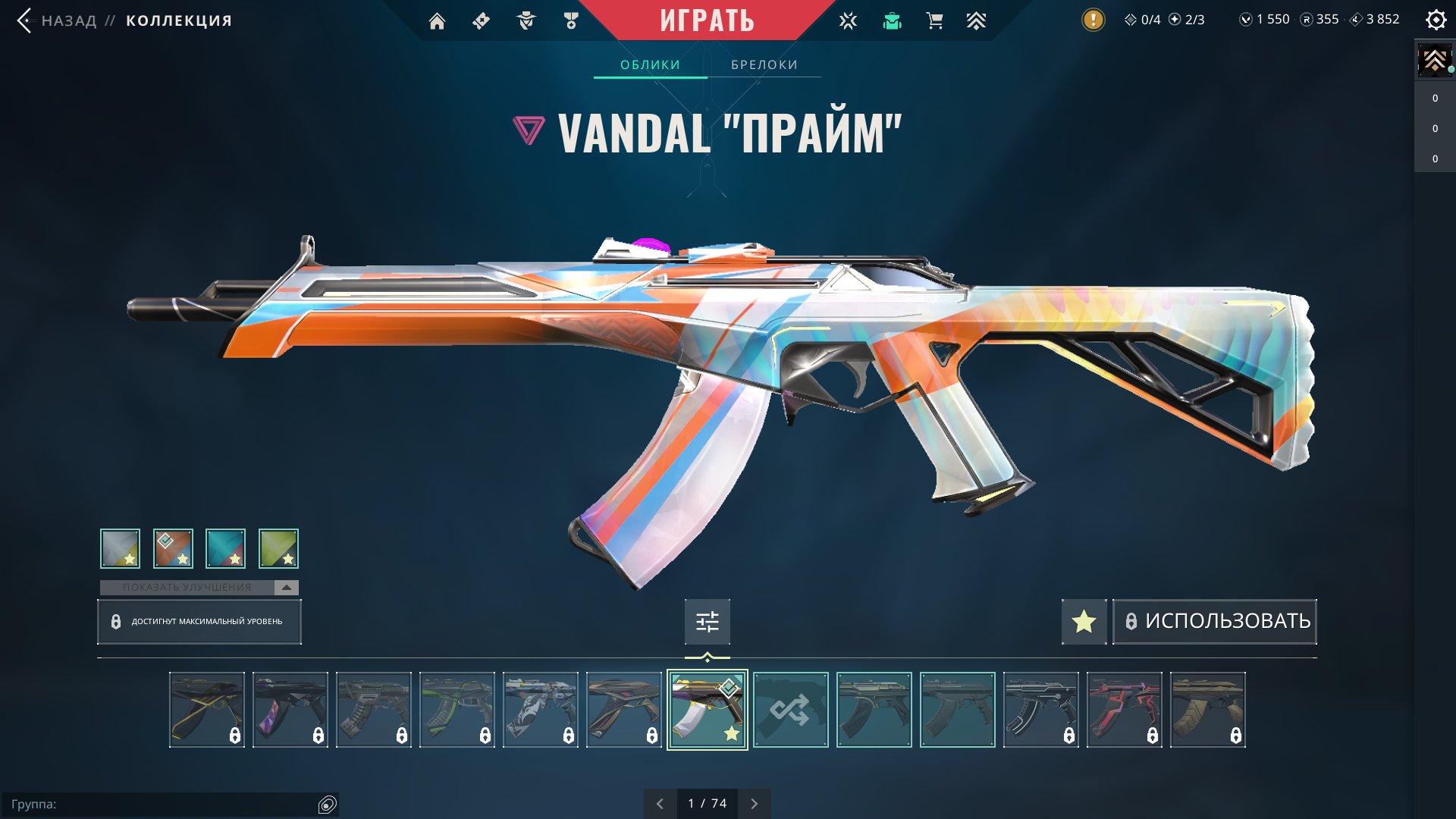This screenshot has width=1456, height=819.
Task: Toggle favorite with the star button
Action: tap(1084, 621)
